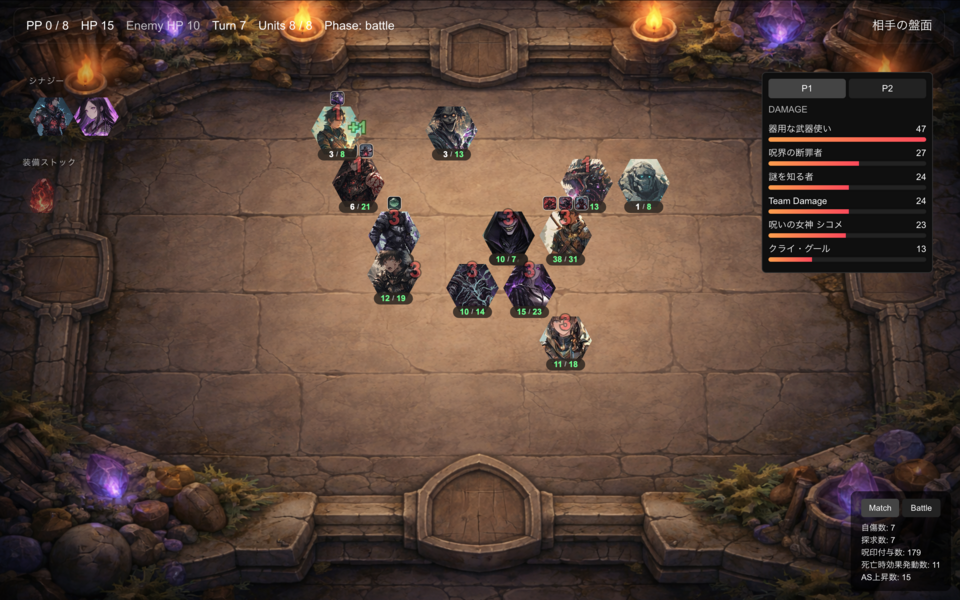Screen dimensions: 960x600
Task: Select the unit with 6 / 21 stats
Action: [358, 182]
